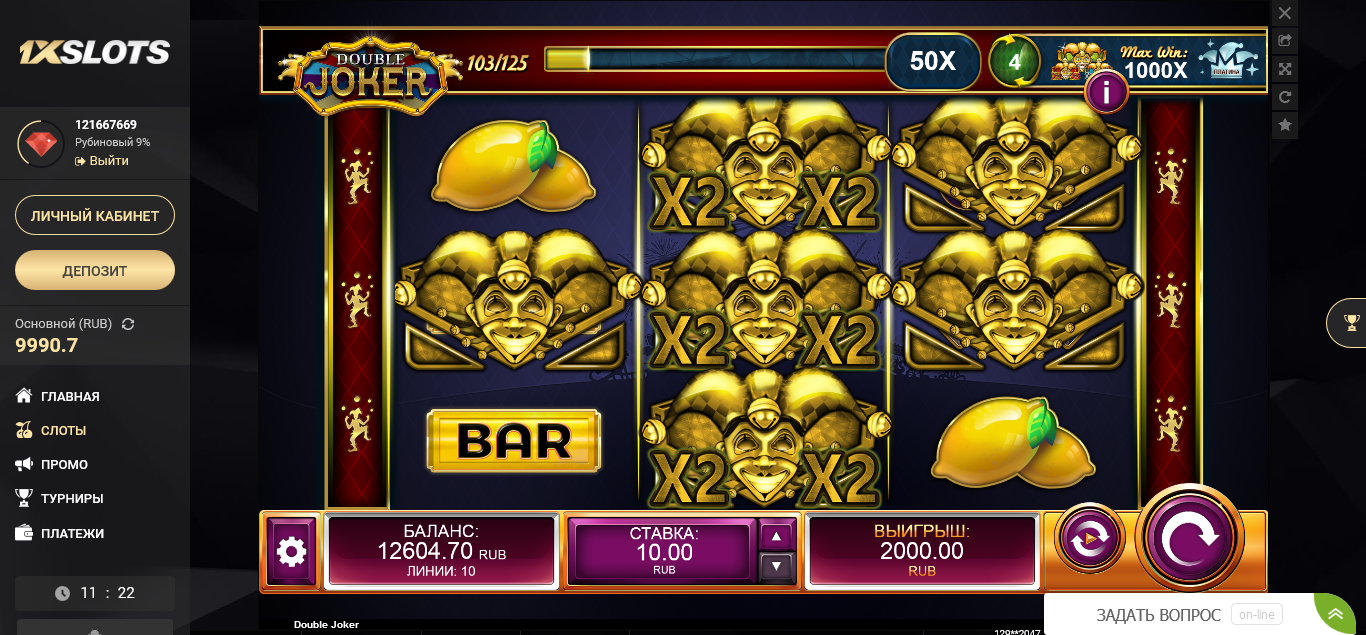
Task: Open the slot settings gear
Action: tap(291, 551)
